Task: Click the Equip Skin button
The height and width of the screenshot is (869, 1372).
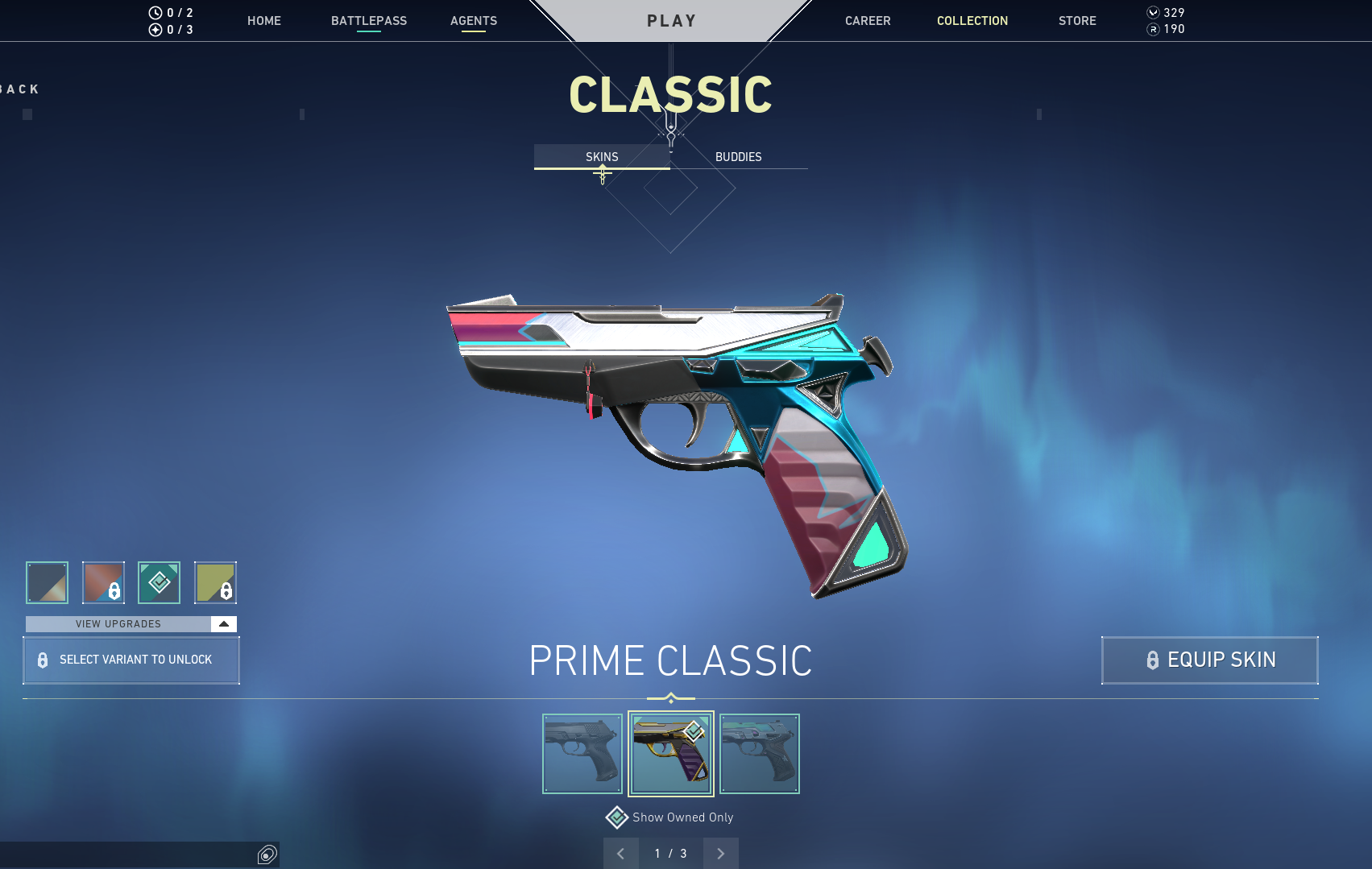Action: coord(1209,660)
